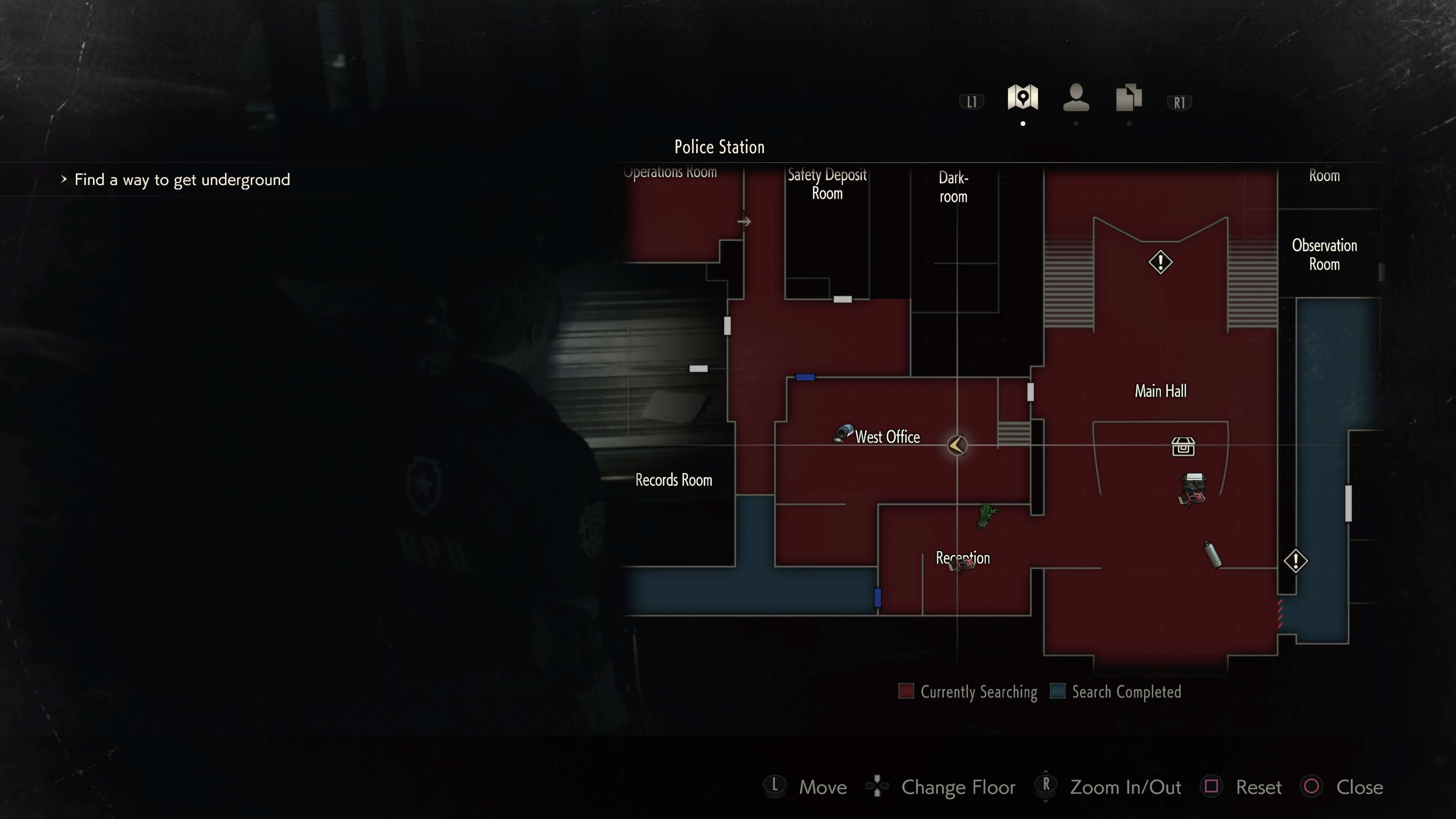Select the tipped jar icon beside West Office

[x=843, y=433]
